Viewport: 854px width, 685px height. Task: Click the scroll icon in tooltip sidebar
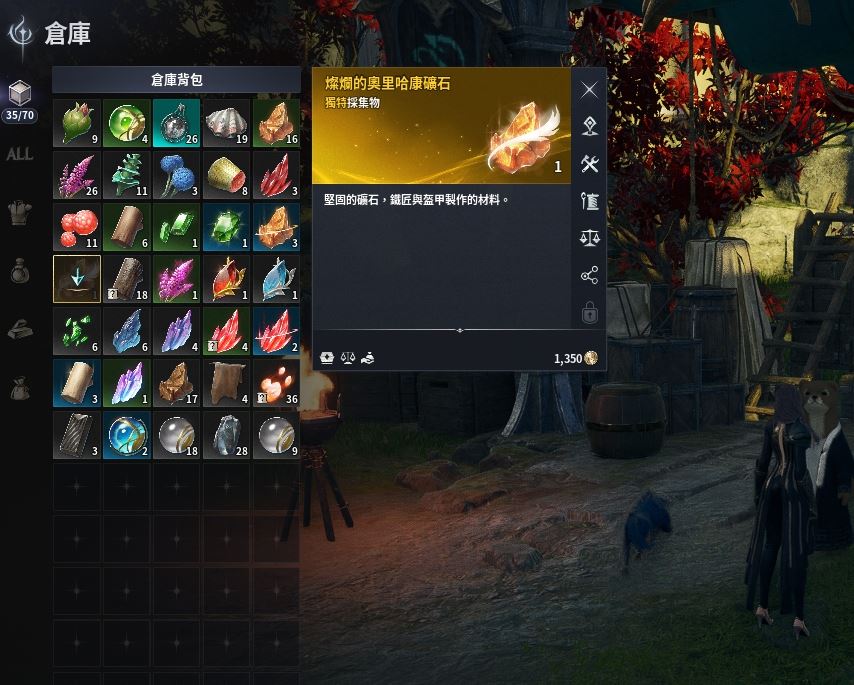[590, 201]
